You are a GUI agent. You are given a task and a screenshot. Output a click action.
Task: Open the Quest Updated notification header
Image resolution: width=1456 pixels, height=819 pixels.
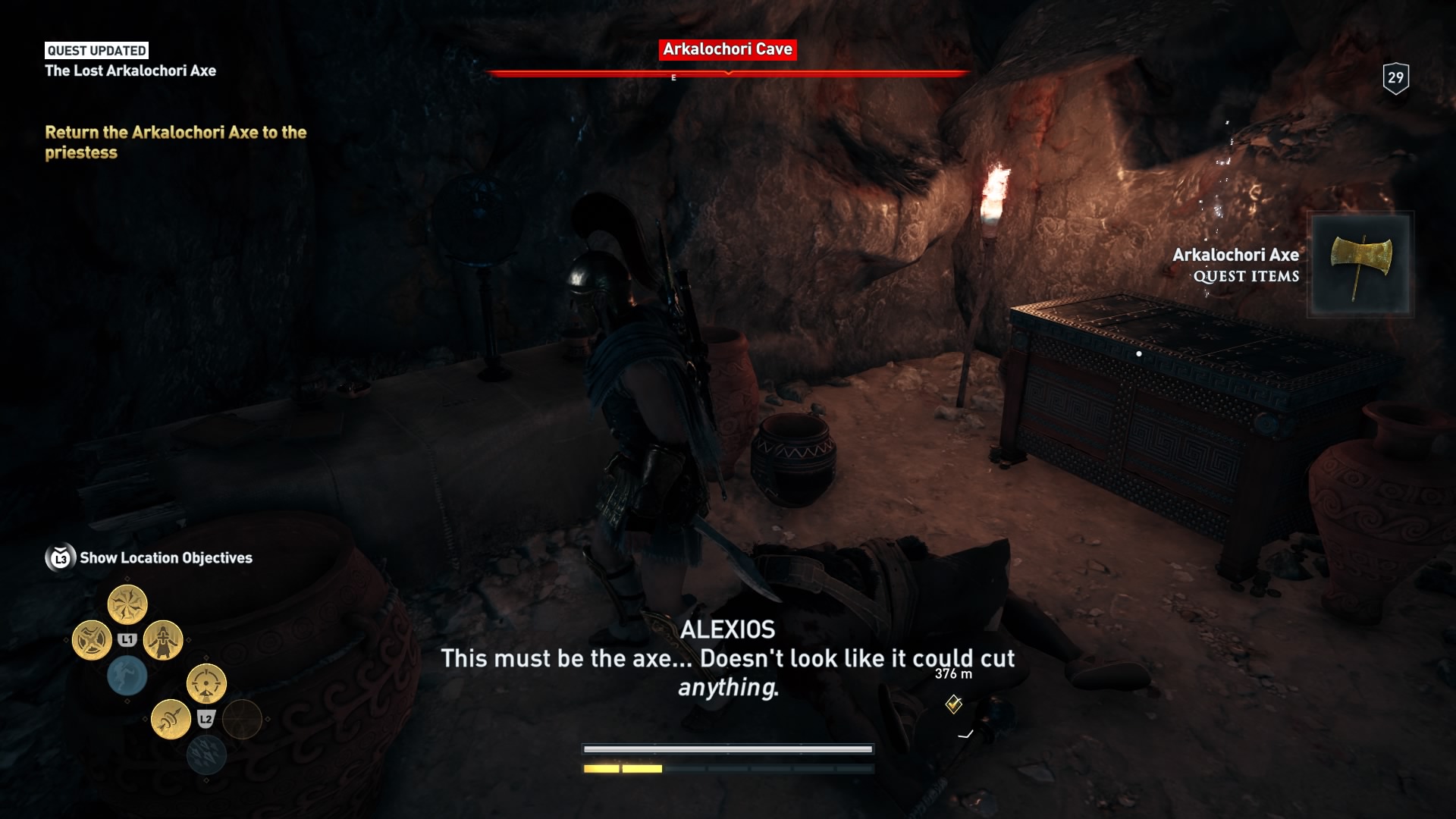click(95, 51)
